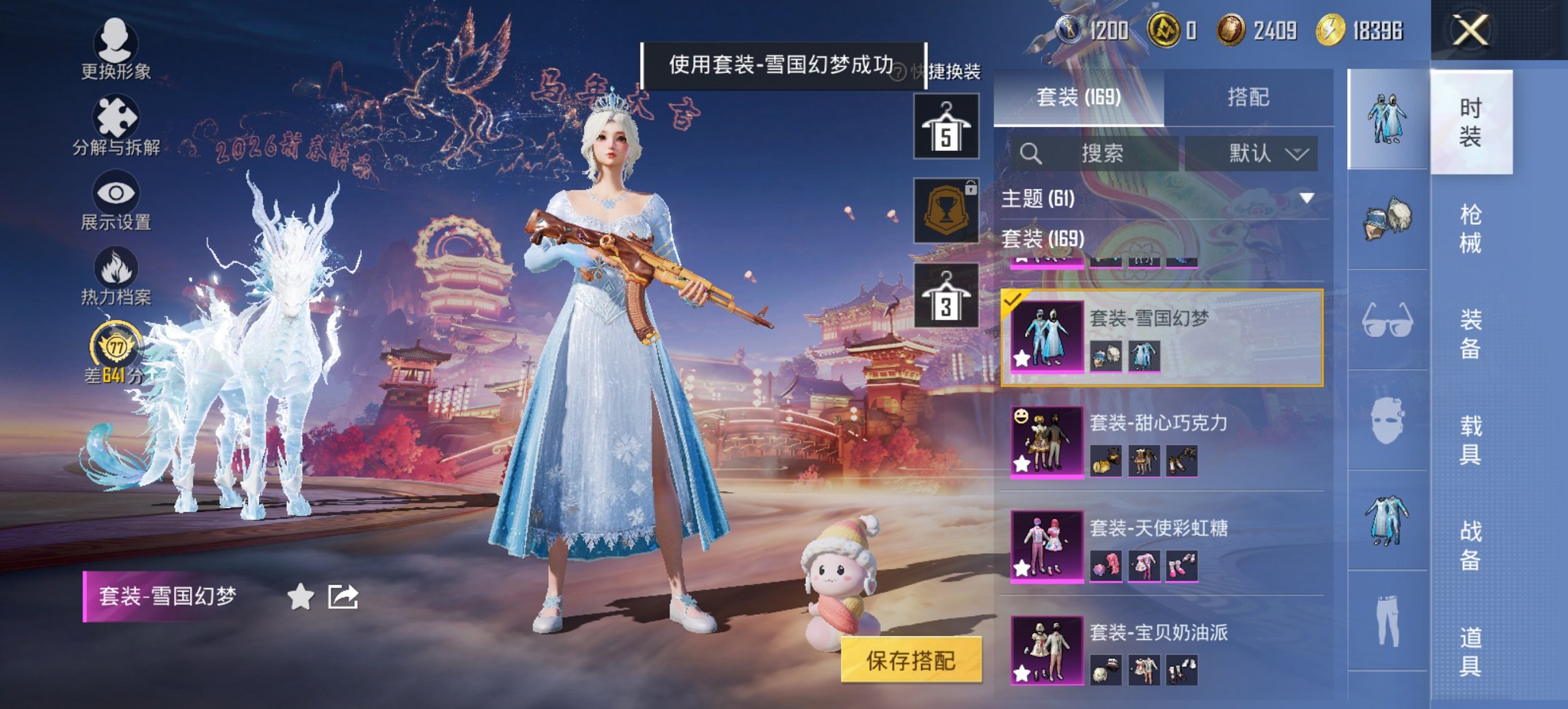Open 展示设置 display settings

coord(114,205)
